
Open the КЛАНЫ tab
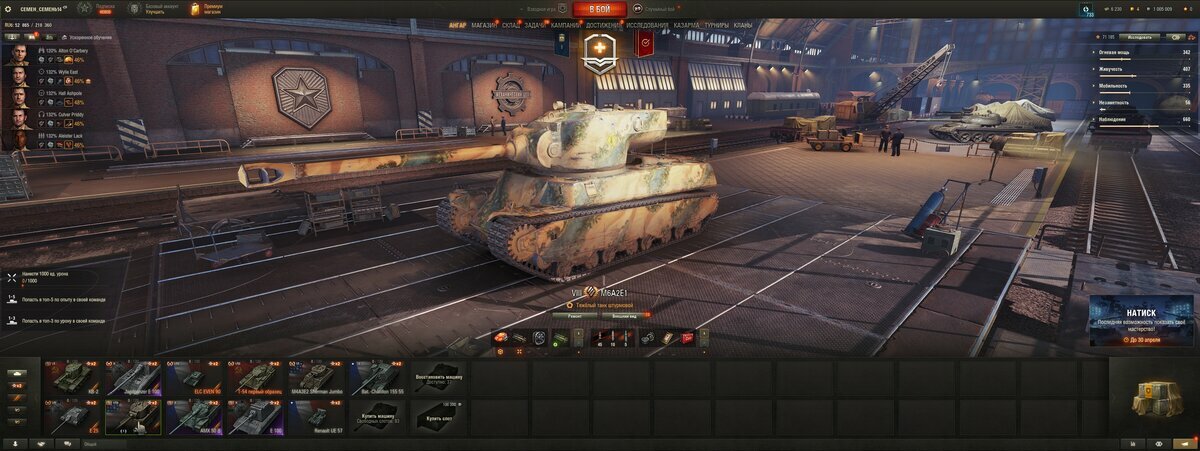pos(743,24)
